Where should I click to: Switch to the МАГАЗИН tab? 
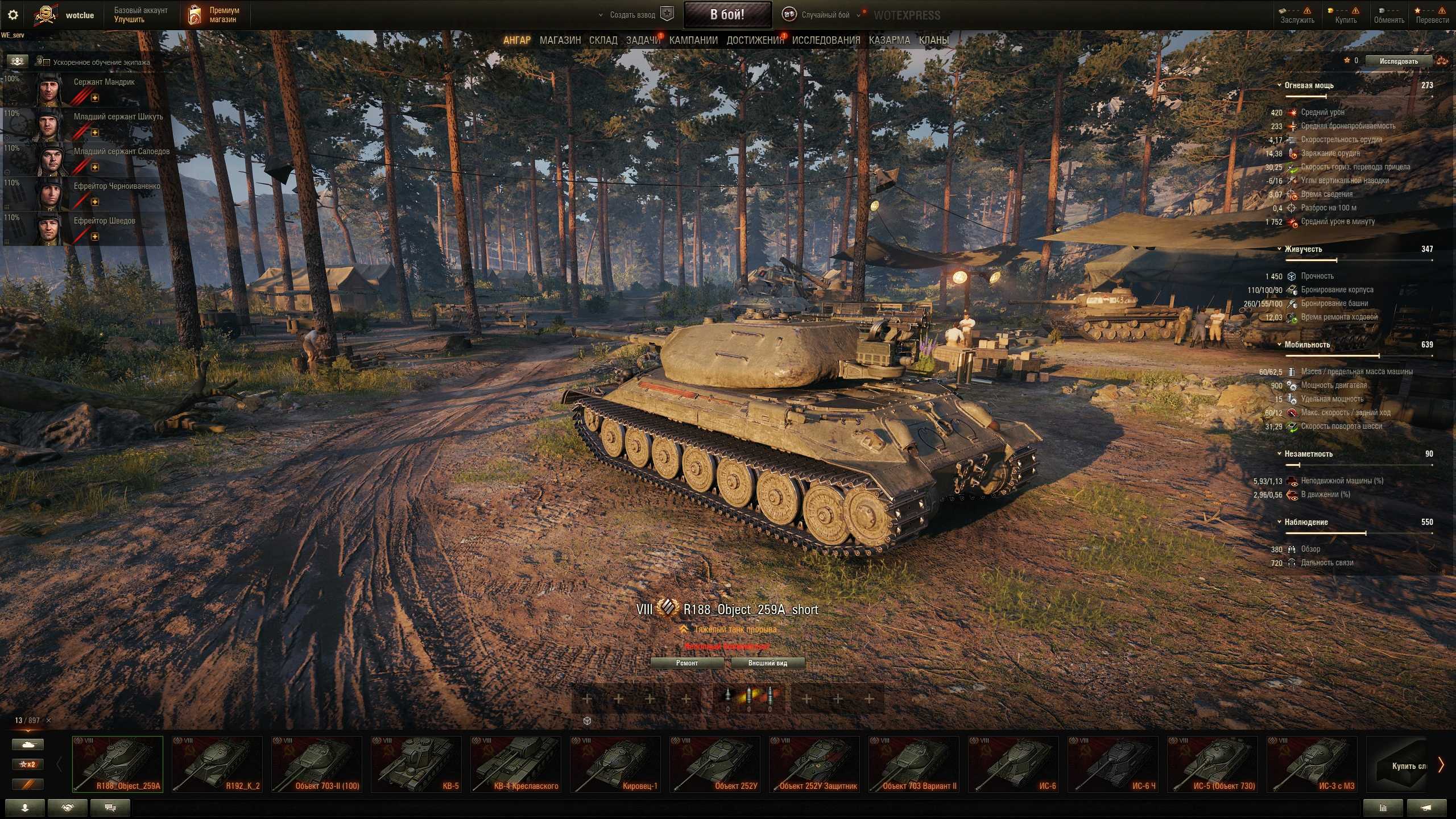coord(560,40)
